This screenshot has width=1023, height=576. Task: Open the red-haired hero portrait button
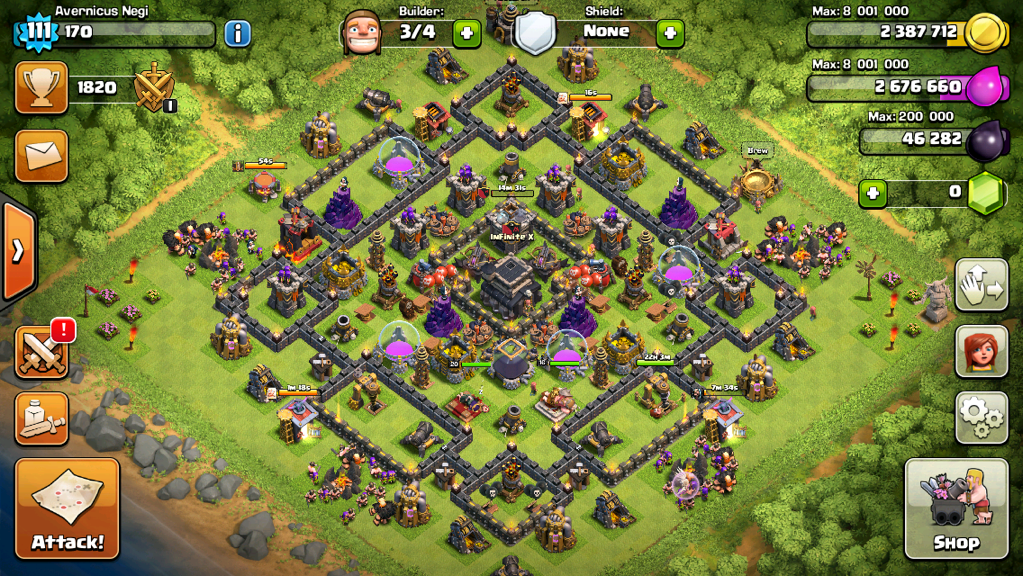[x=981, y=351]
